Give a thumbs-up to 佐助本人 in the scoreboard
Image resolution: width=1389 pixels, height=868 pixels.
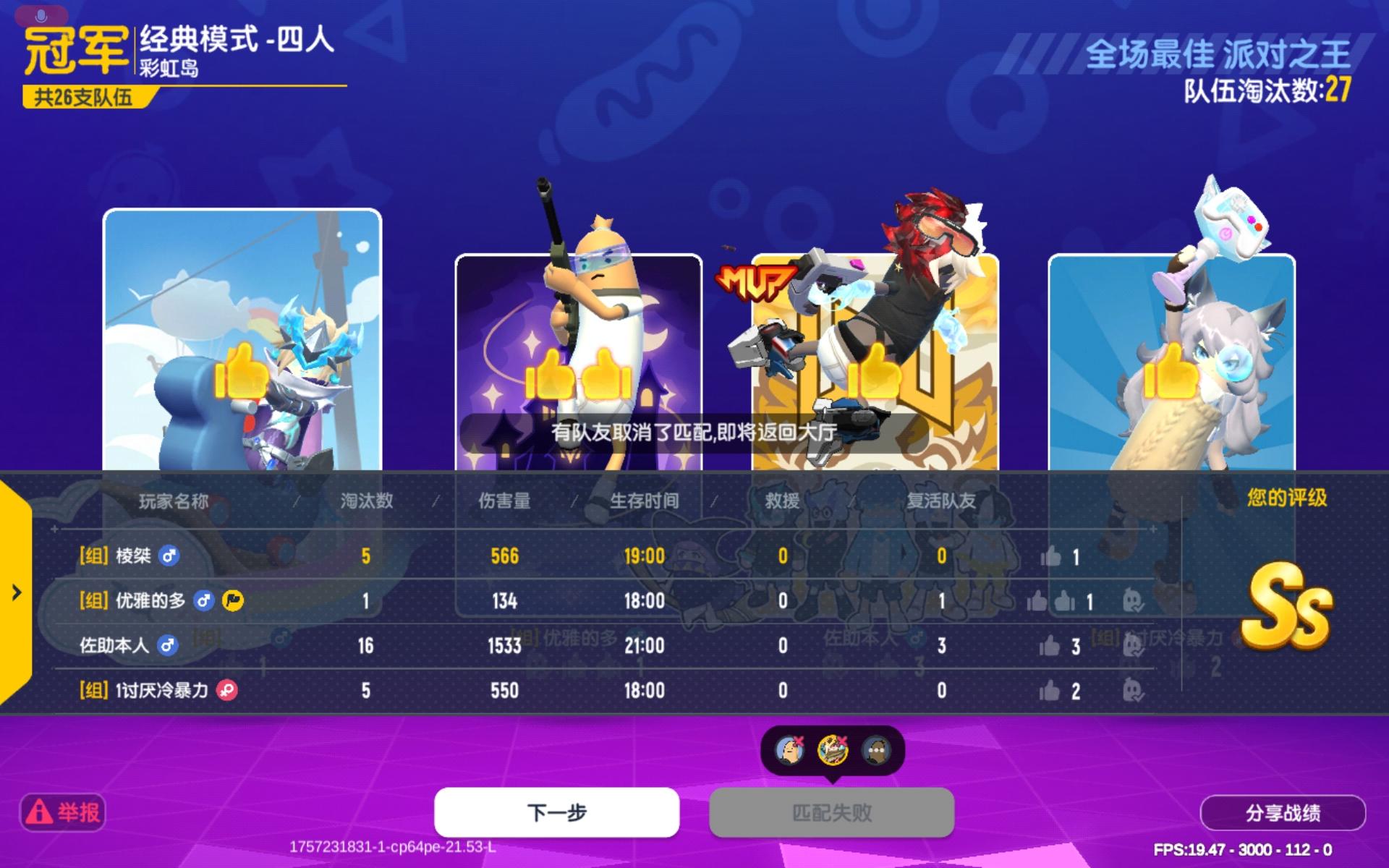coord(1050,647)
